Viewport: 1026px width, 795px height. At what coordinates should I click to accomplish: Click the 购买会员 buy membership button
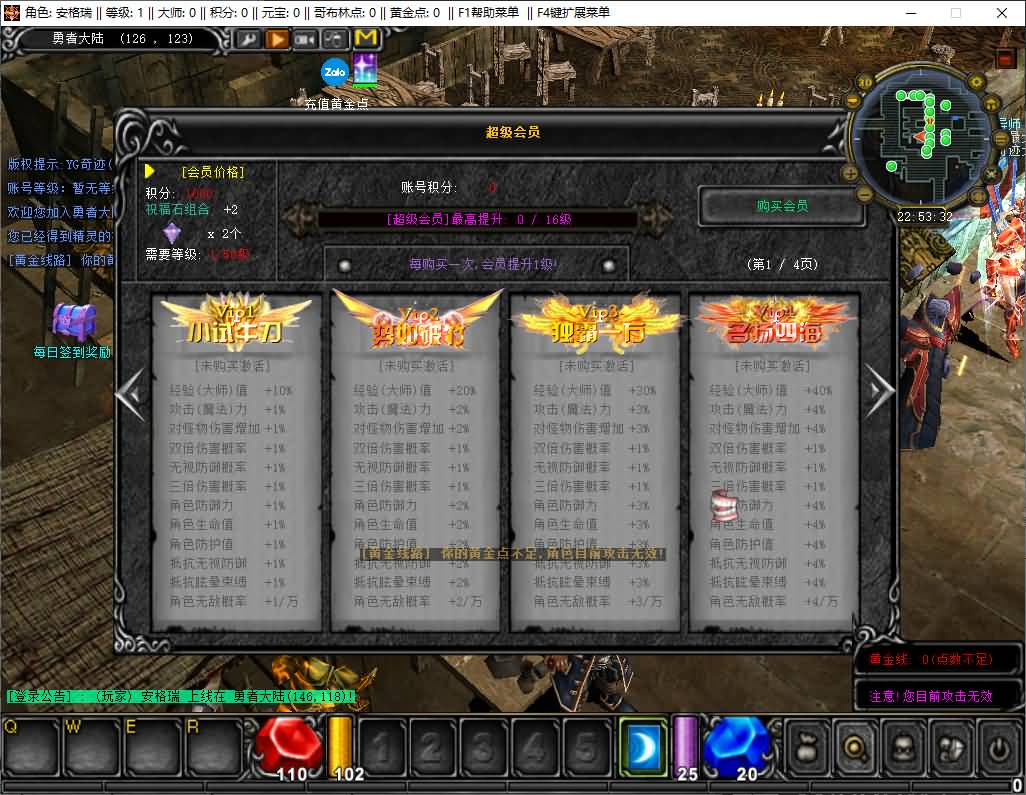[x=781, y=206]
